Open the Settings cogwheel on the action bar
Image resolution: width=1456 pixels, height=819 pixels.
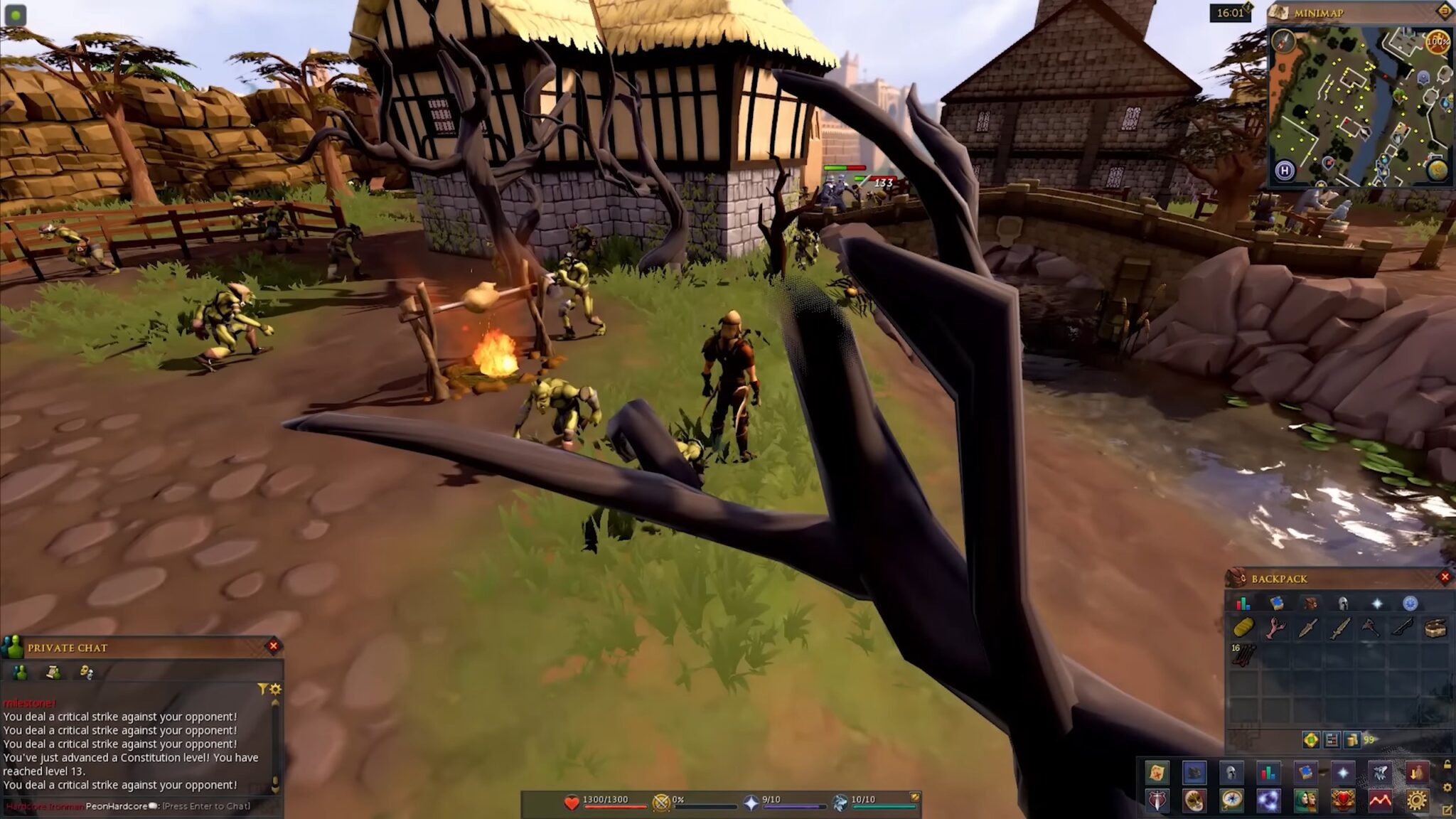[x=1417, y=800]
